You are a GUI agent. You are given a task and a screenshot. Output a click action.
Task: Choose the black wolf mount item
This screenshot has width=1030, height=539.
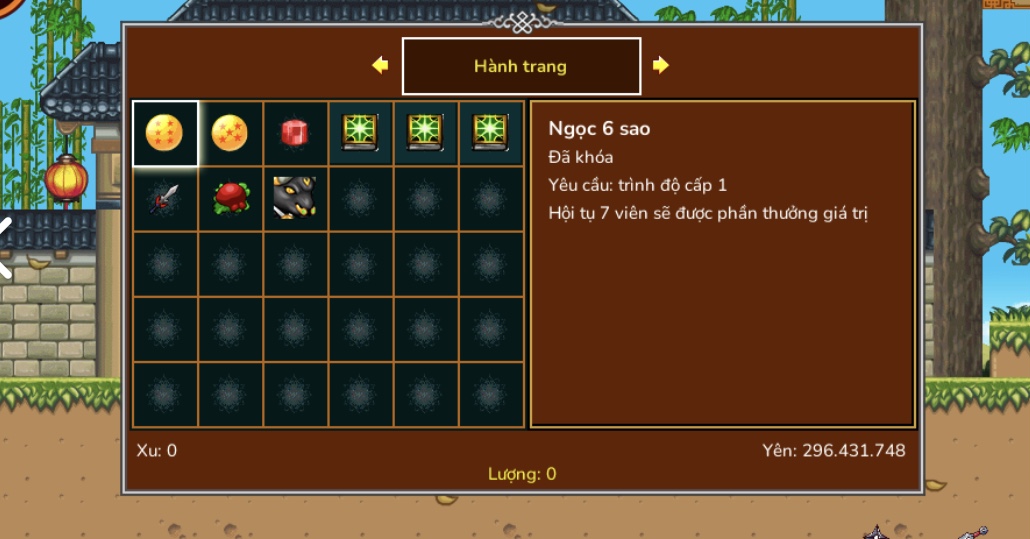(x=295, y=198)
